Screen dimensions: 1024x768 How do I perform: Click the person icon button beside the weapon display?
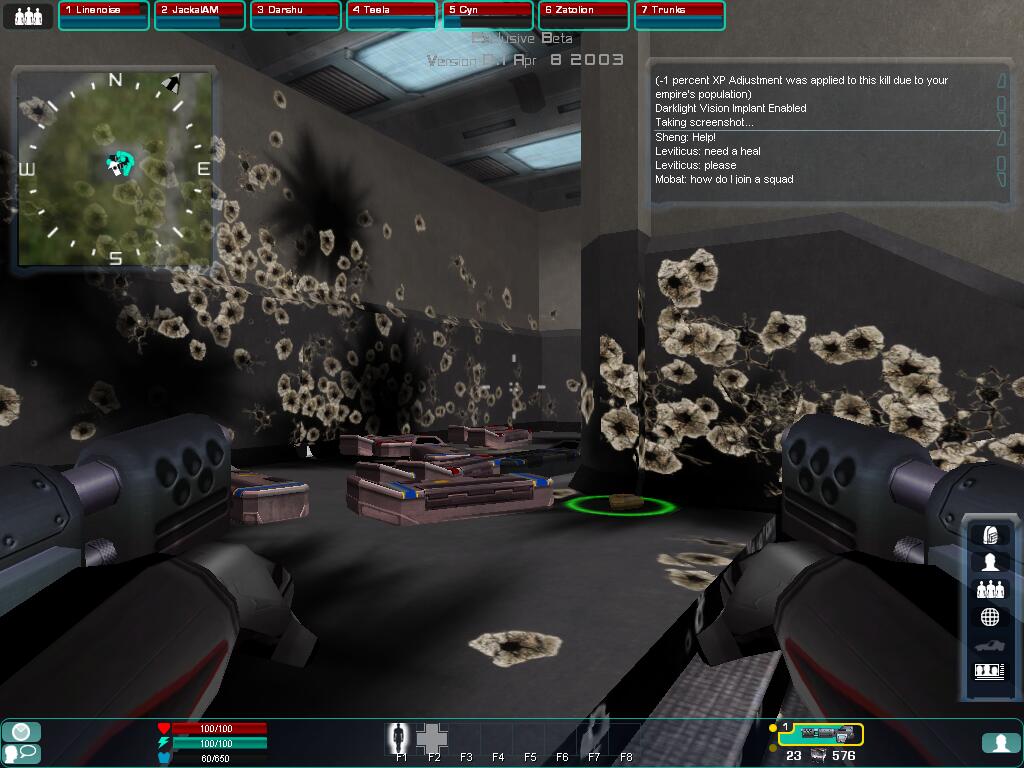(1000, 742)
